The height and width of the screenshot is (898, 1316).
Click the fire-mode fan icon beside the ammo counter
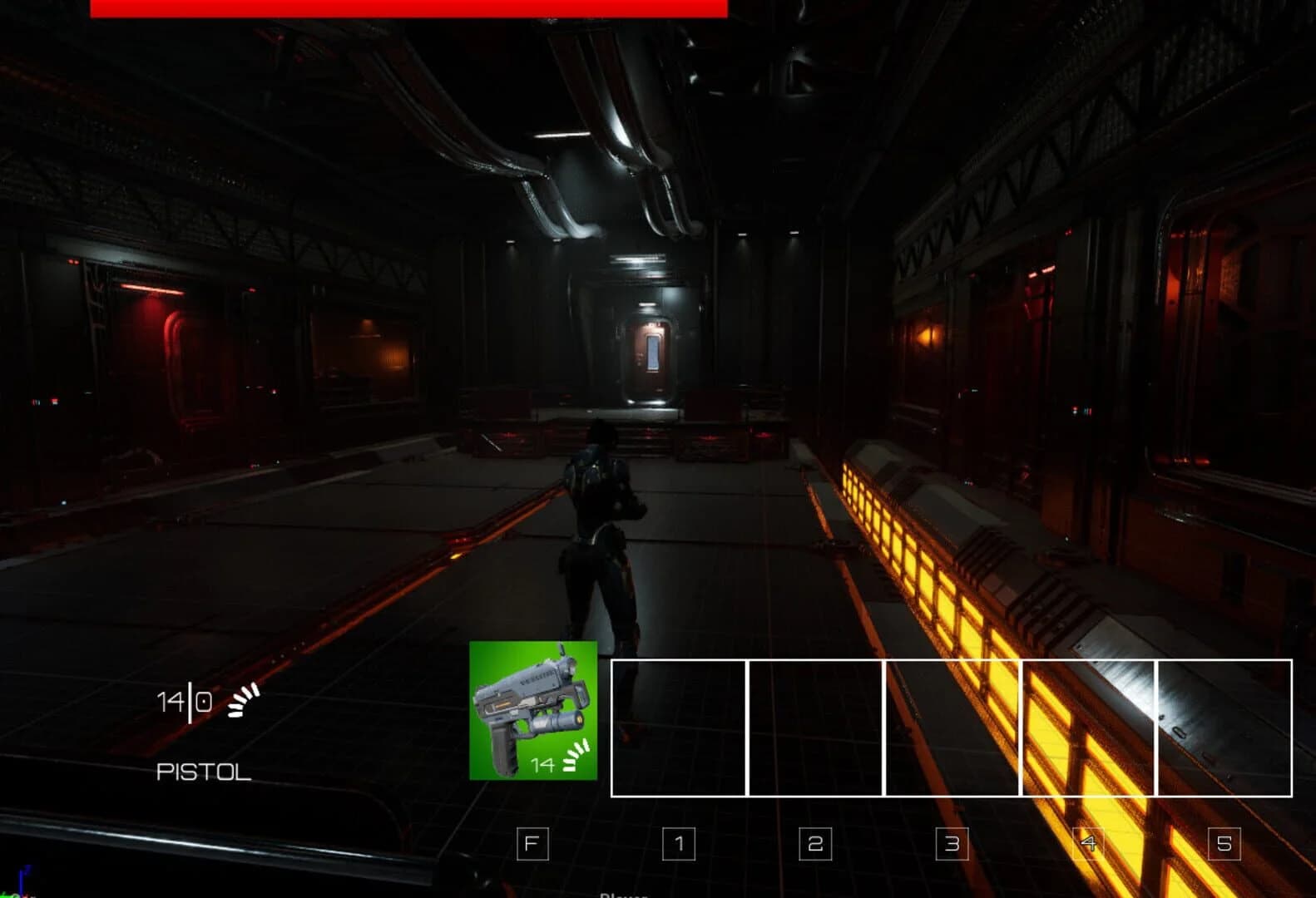coord(243,701)
